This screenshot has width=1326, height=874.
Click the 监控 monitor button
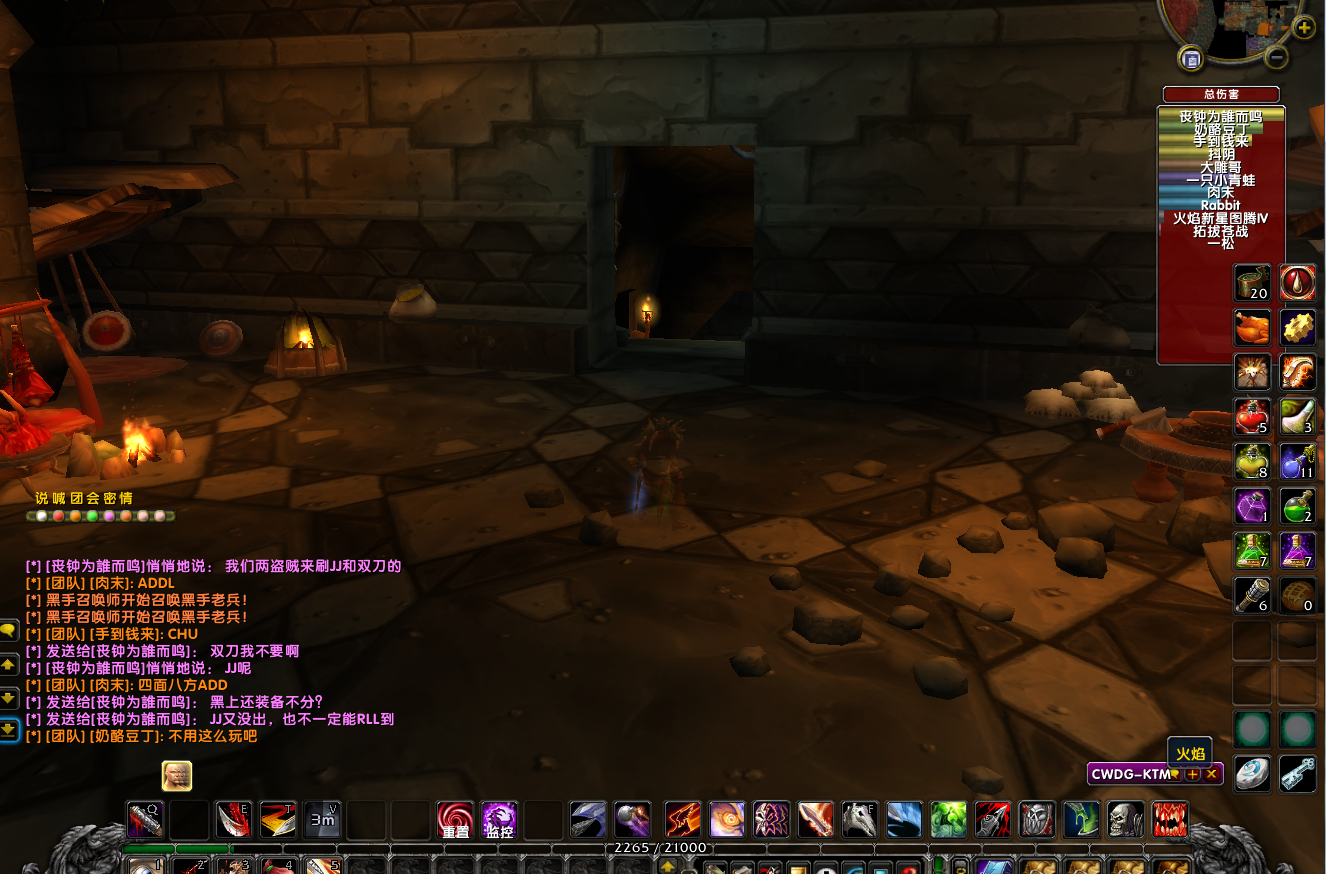(x=499, y=820)
